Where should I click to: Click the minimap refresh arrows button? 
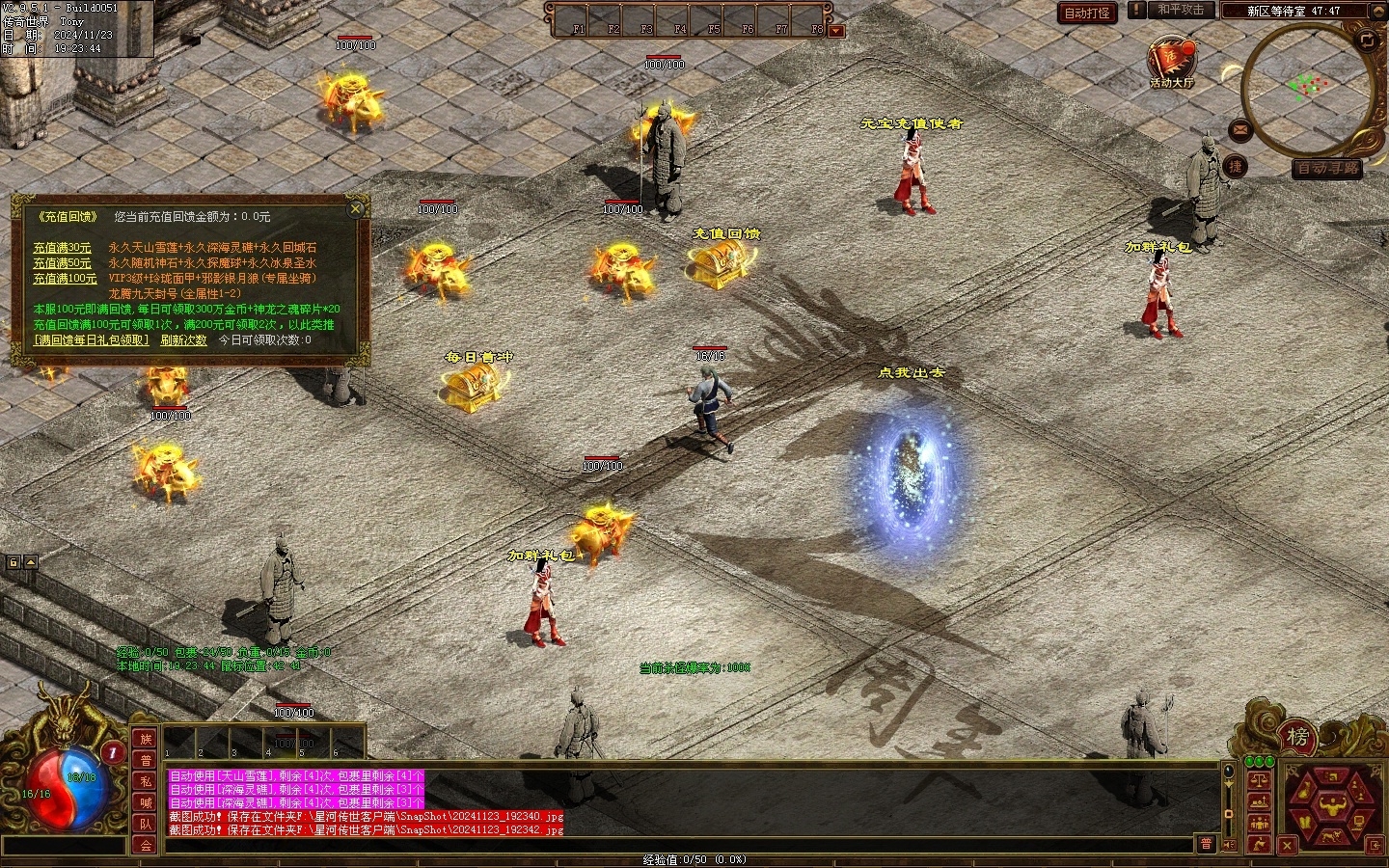(1367, 40)
